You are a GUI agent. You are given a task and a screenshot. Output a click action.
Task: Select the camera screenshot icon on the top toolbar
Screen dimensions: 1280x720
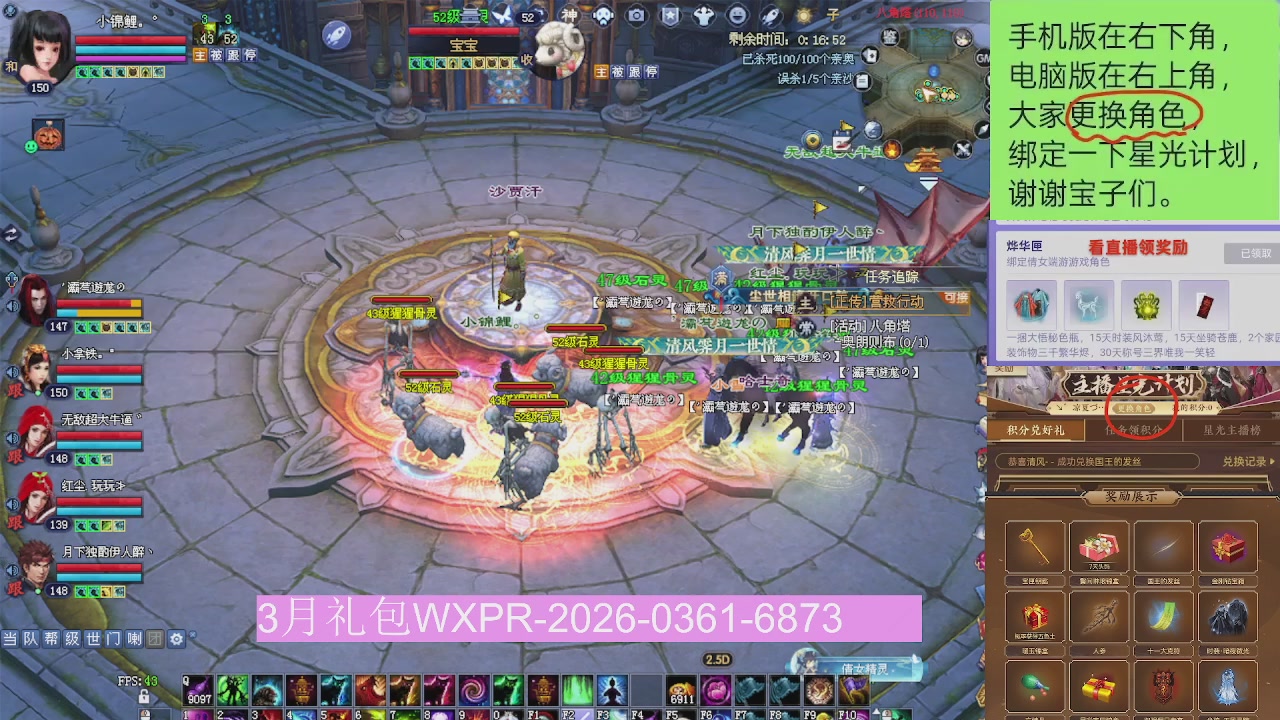click(636, 15)
